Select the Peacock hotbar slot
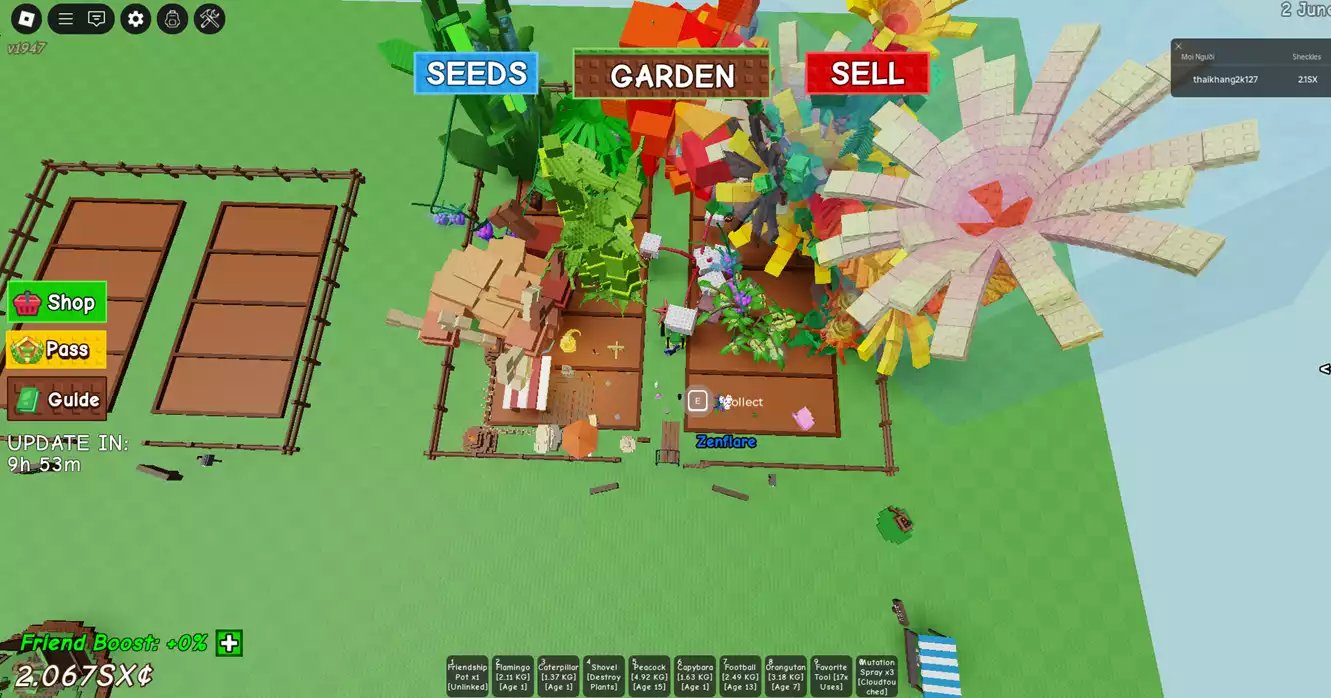The height and width of the screenshot is (698, 1331). pos(649,676)
